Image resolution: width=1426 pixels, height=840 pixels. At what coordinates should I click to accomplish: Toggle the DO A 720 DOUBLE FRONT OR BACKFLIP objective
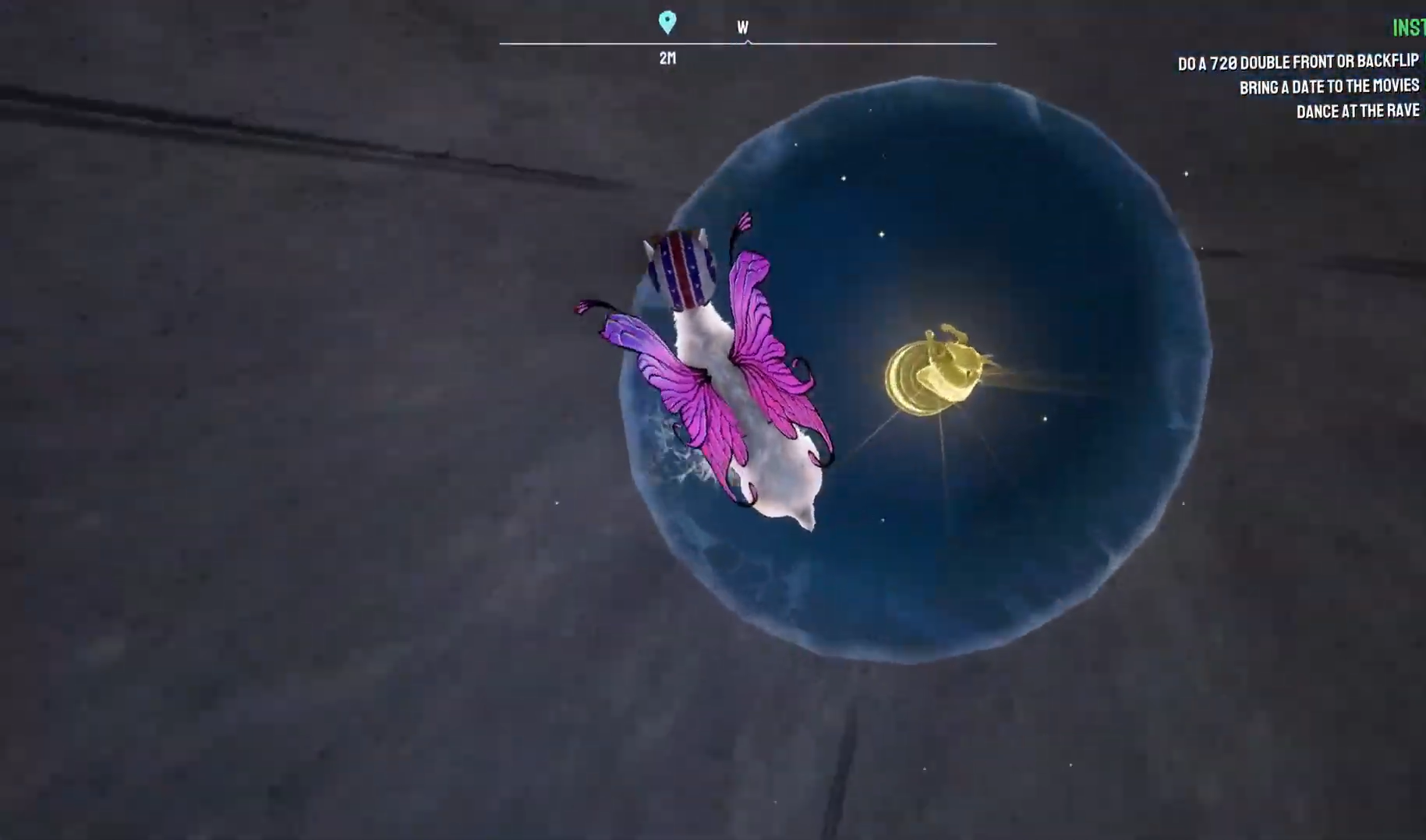click(1297, 63)
